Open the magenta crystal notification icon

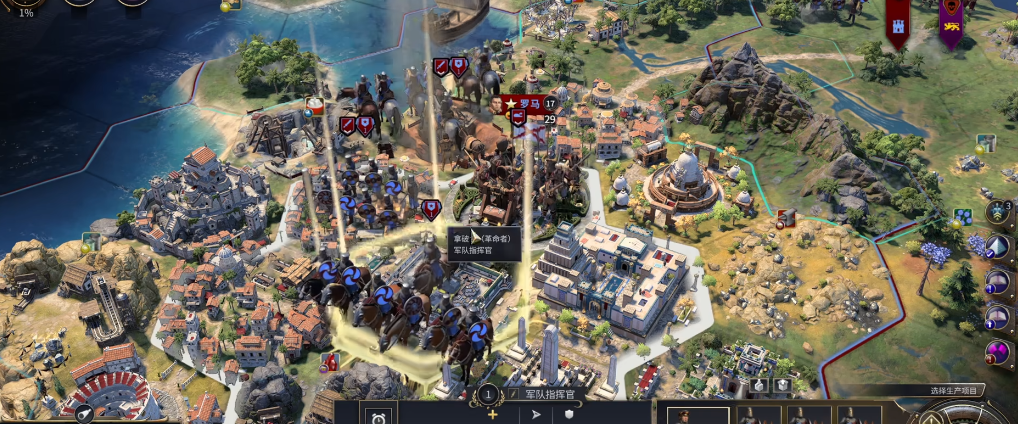(997, 351)
